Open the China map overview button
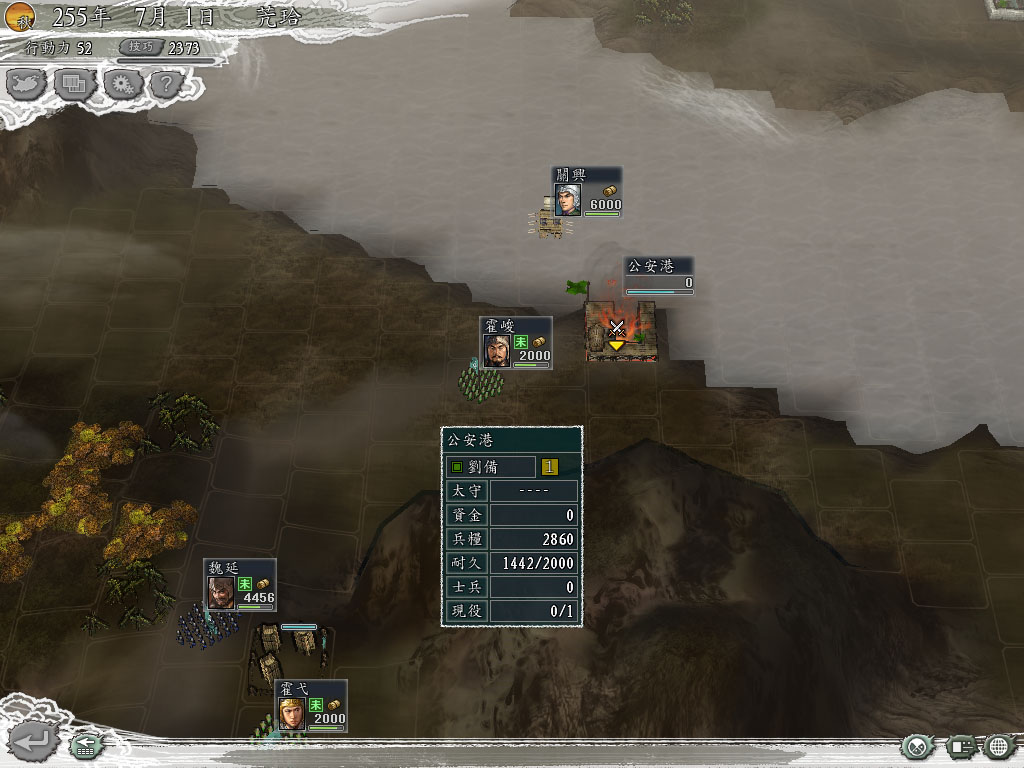1024x768 pixels. click(27, 84)
